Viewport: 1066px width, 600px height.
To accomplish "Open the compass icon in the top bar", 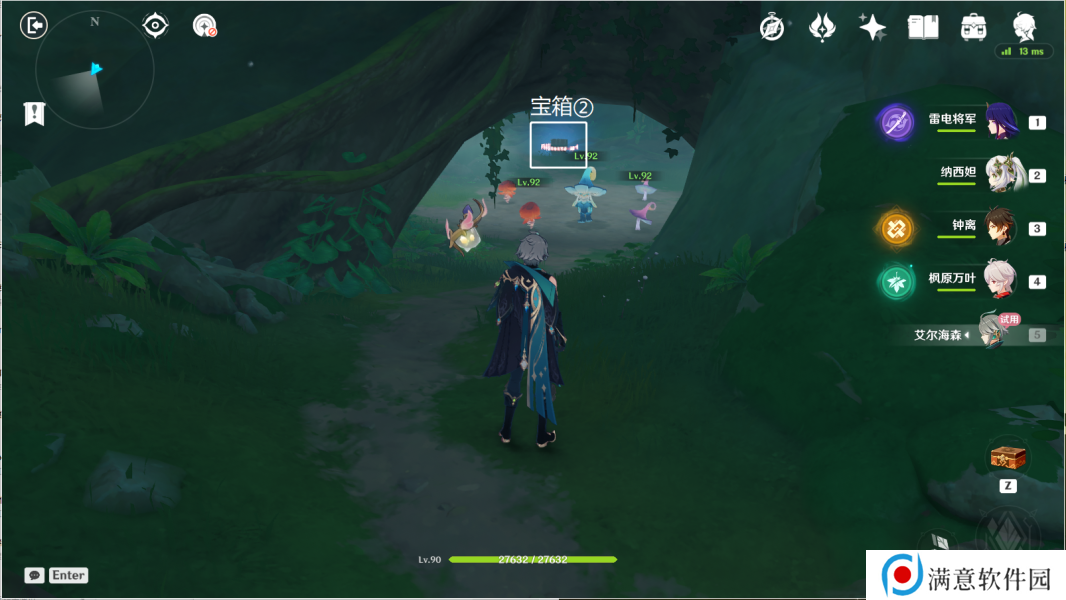I will click(772, 28).
